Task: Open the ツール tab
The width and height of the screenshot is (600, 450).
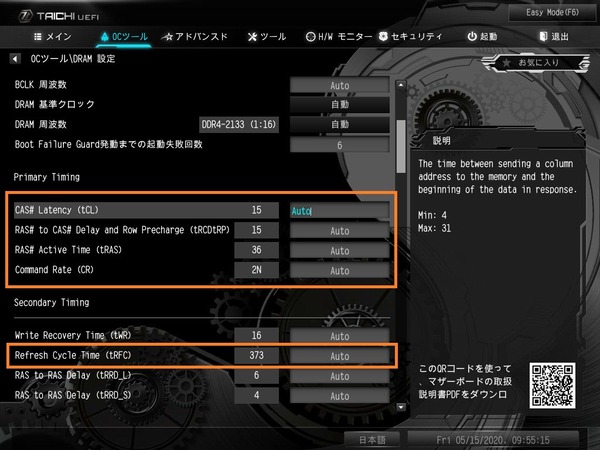Action: pos(266,37)
